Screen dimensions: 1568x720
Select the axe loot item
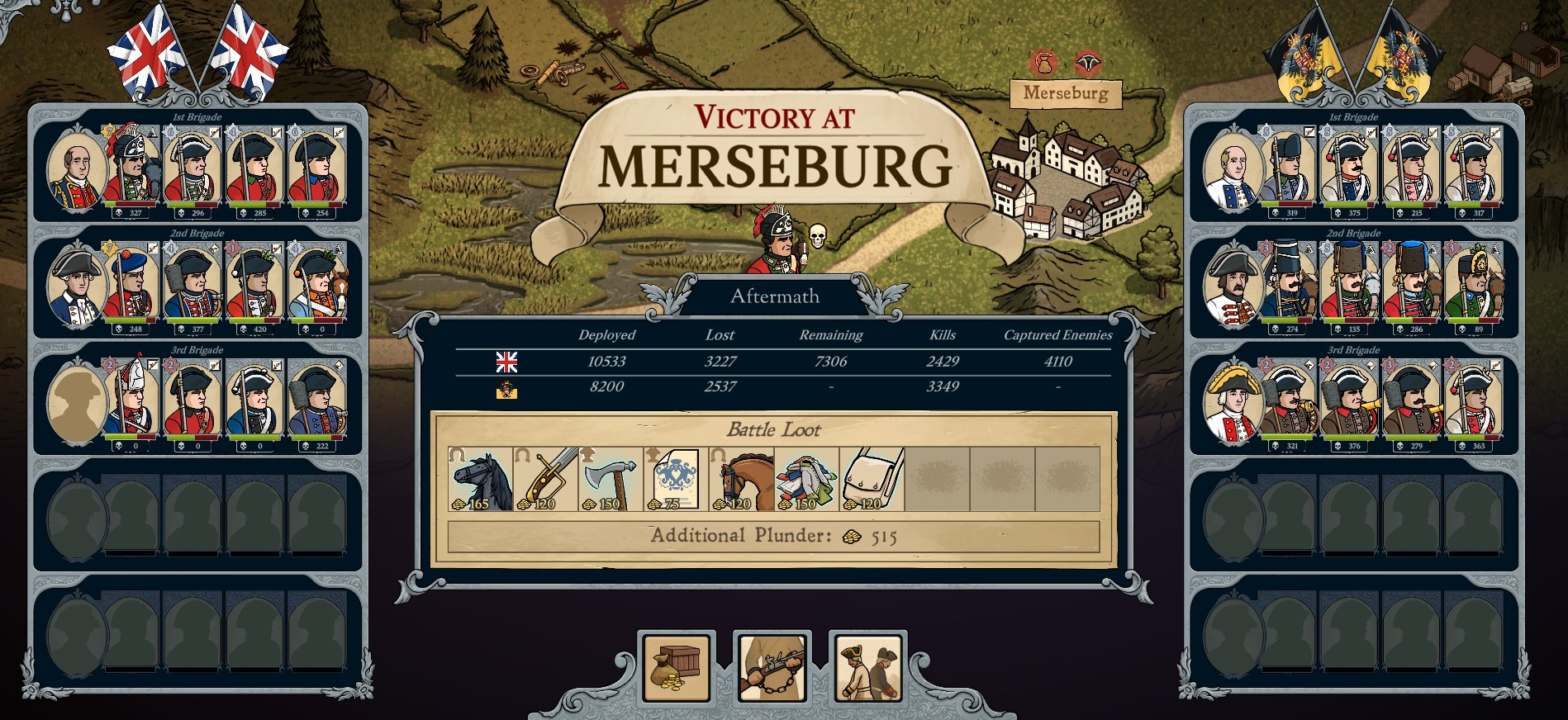[x=611, y=480]
